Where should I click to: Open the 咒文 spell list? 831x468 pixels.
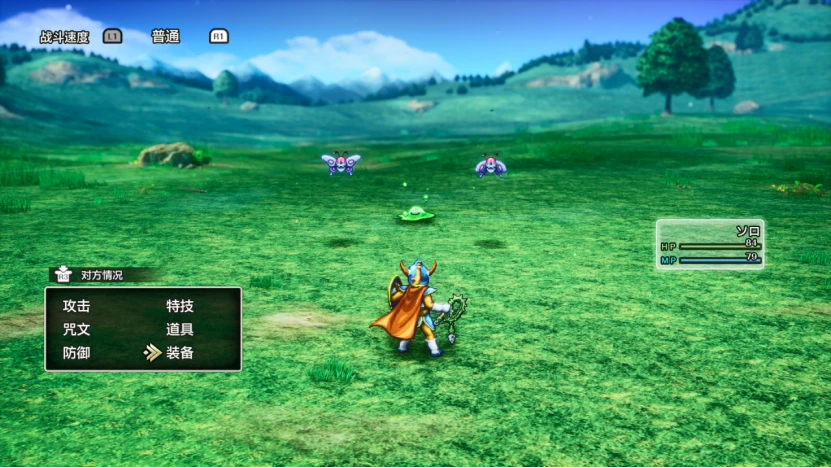(77, 329)
